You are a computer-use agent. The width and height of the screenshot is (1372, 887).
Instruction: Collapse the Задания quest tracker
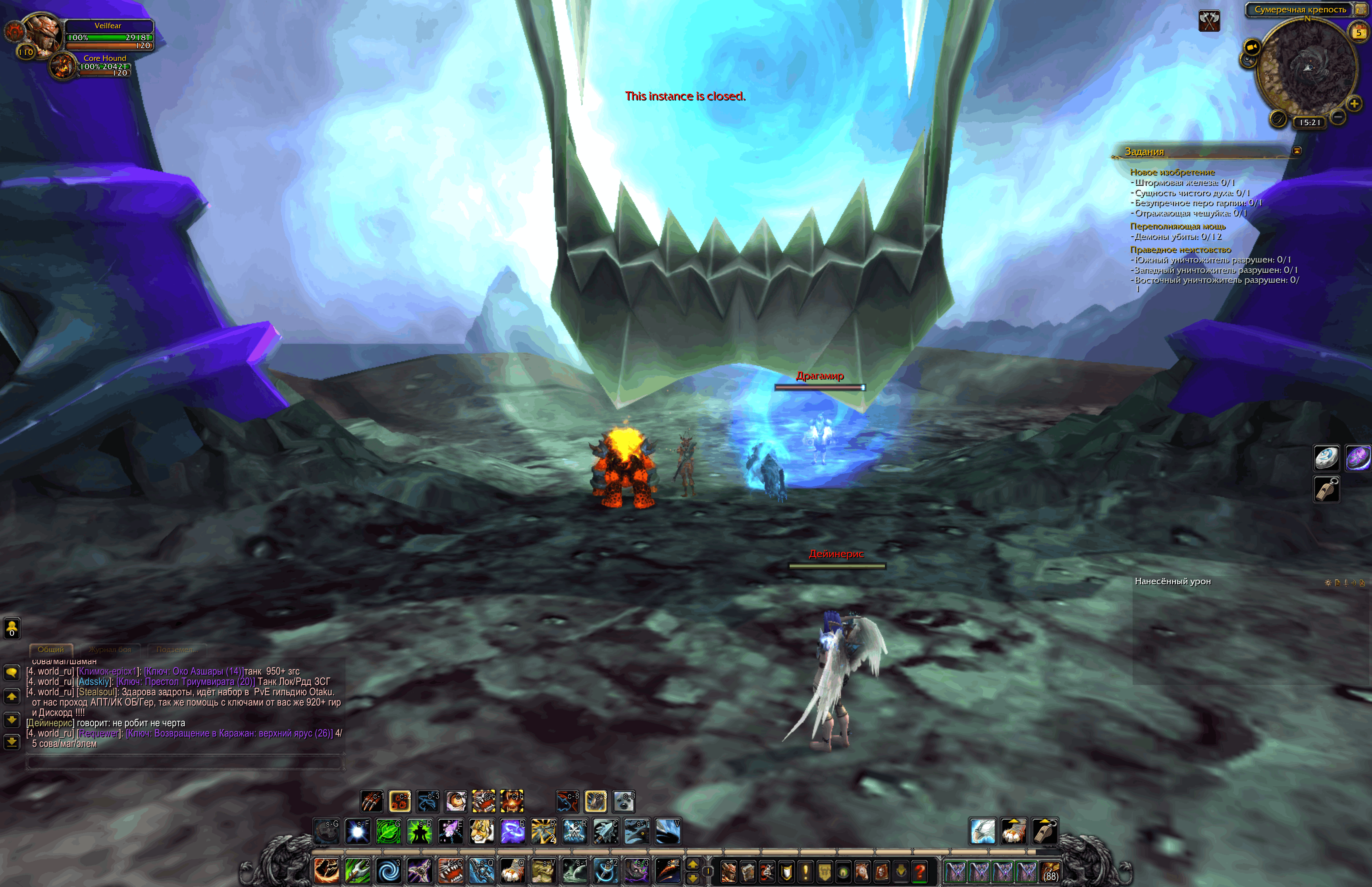[1297, 151]
